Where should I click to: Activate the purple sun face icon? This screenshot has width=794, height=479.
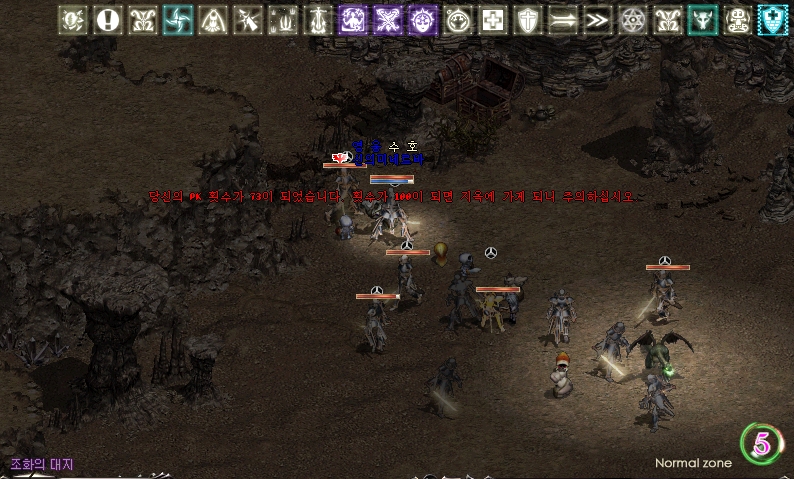422,19
